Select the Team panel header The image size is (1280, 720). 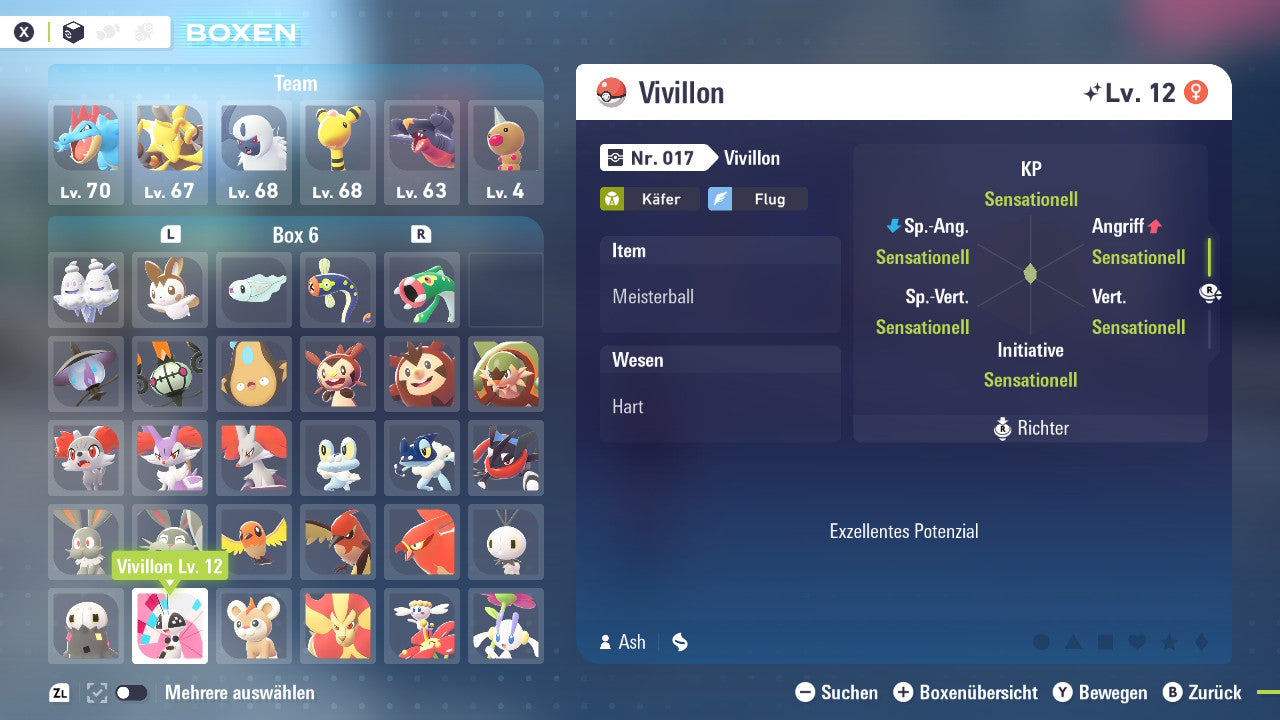[295, 83]
